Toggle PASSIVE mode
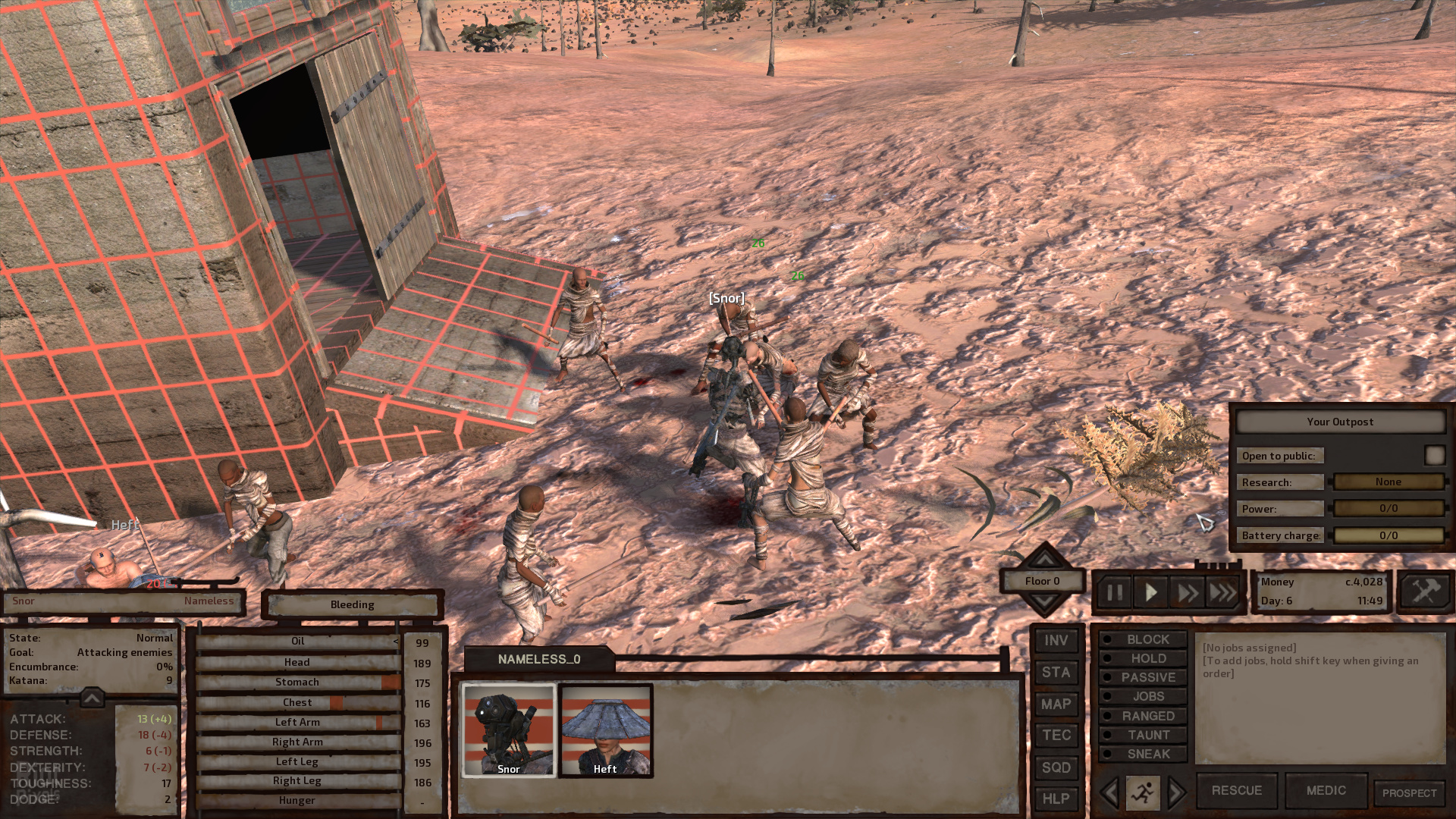The width and height of the screenshot is (1456, 819). [1144, 678]
